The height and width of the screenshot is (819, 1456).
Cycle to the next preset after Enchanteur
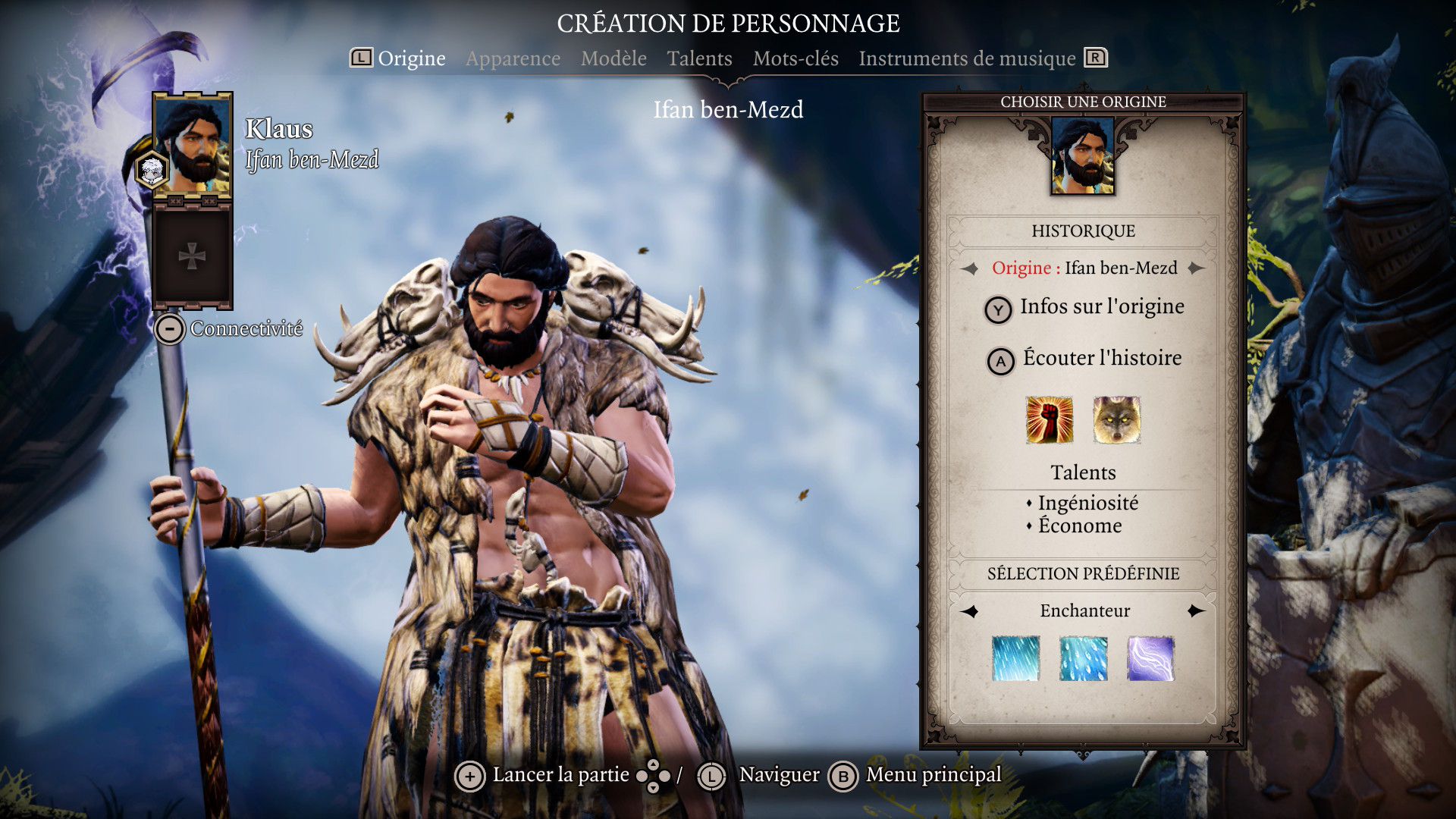click(x=1197, y=611)
